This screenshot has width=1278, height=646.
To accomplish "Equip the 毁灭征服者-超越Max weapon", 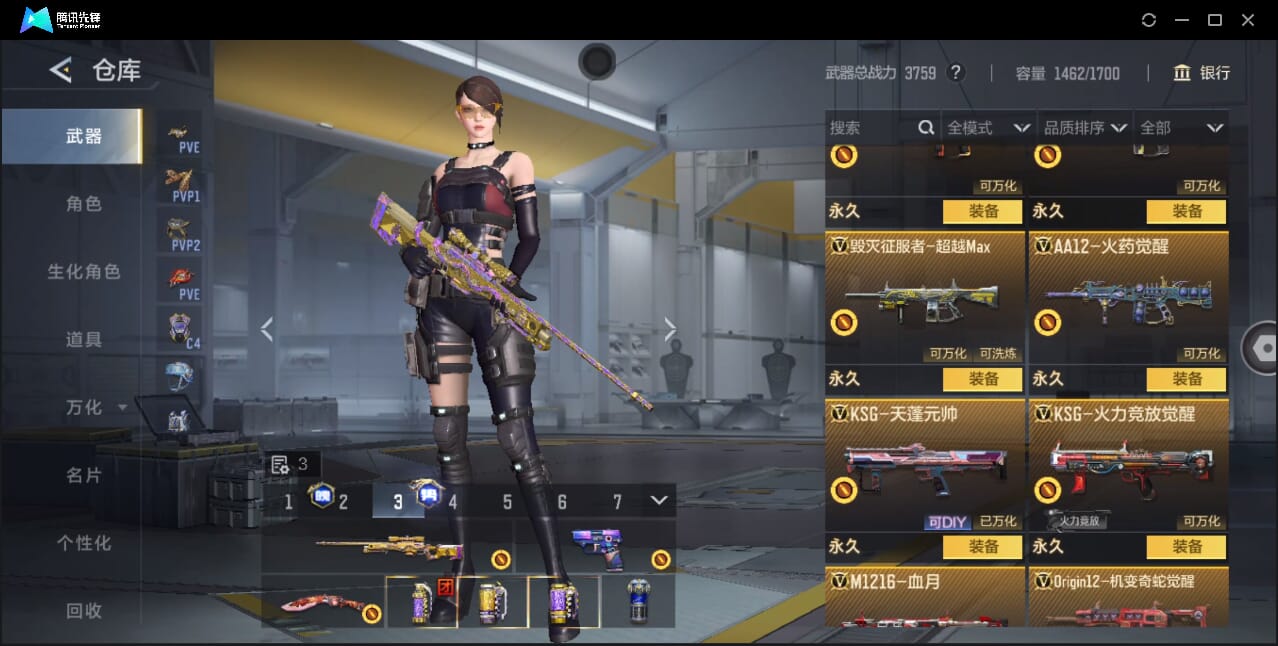I will (983, 379).
